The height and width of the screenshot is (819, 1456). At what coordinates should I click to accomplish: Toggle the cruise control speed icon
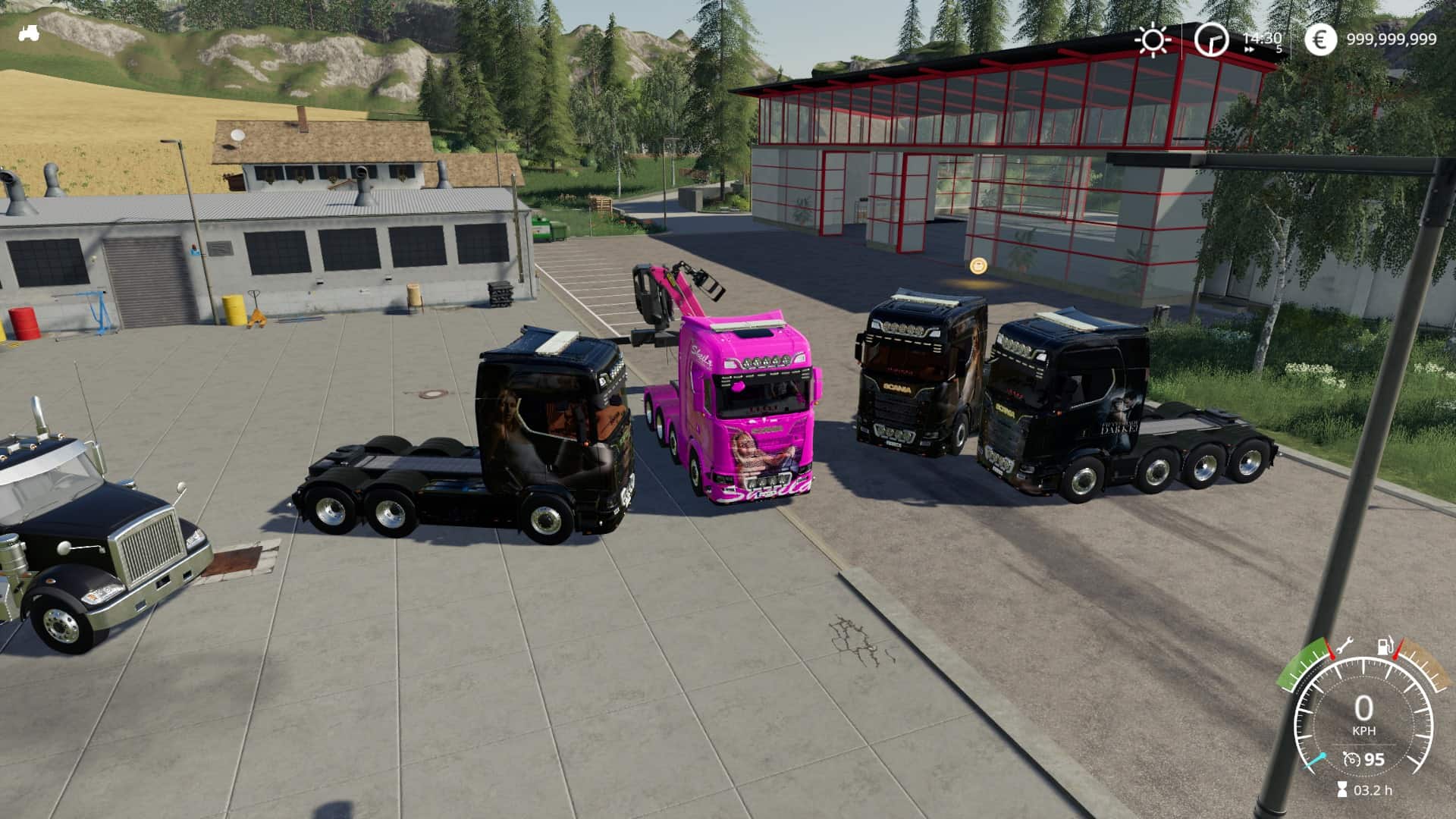point(1351,759)
